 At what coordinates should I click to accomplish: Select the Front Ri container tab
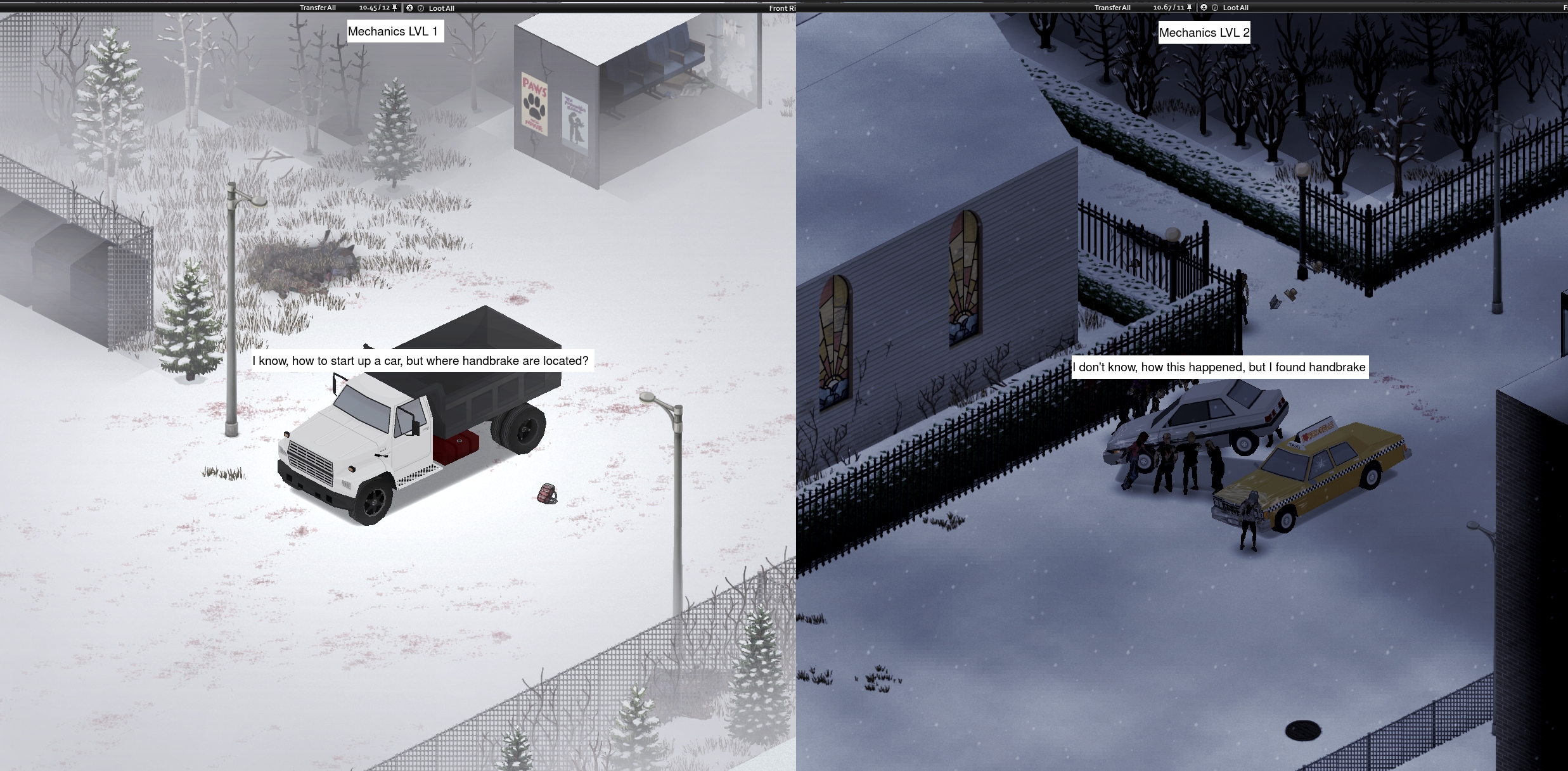tap(783, 8)
